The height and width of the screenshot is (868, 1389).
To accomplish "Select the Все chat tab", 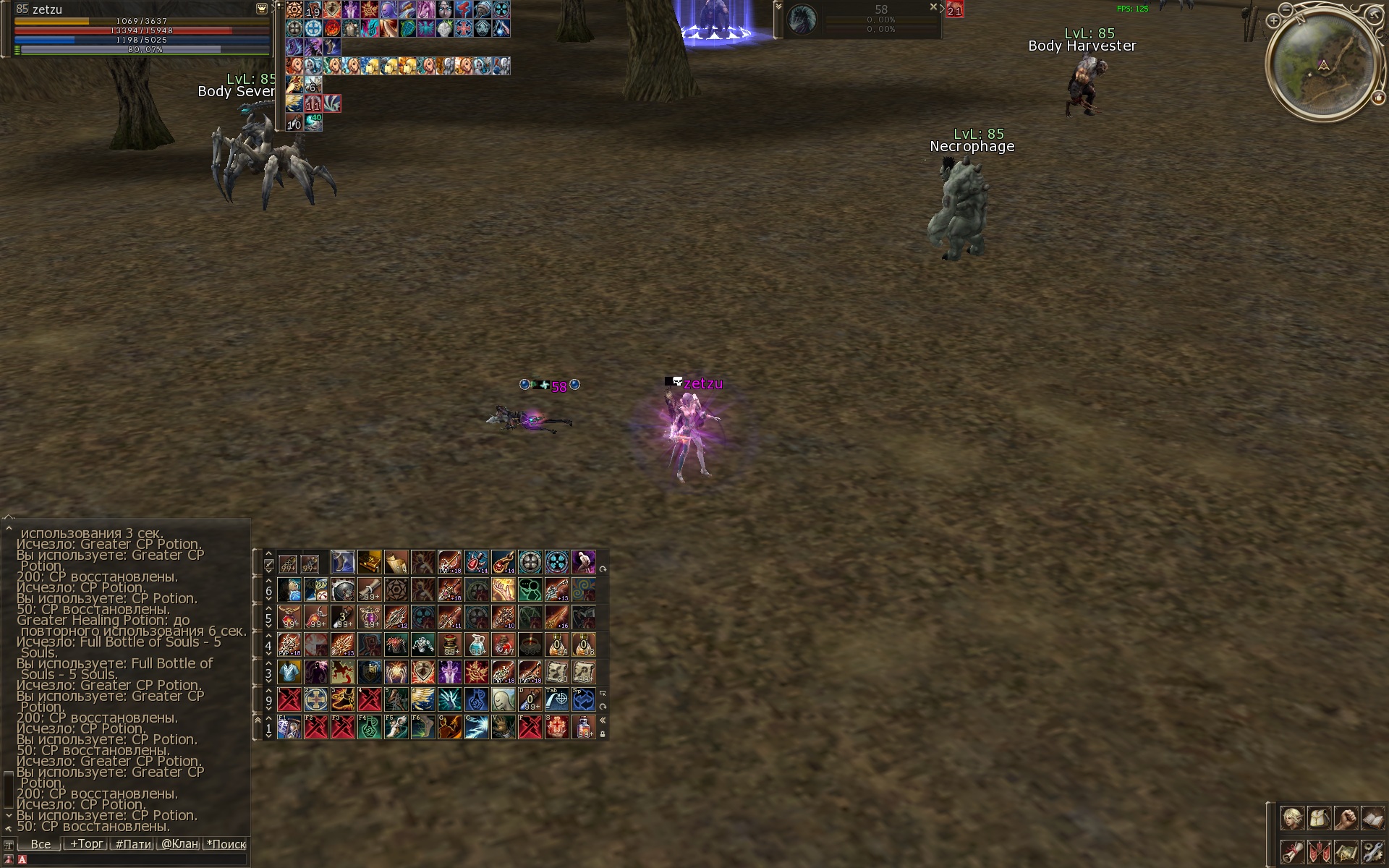I will [41, 844].
